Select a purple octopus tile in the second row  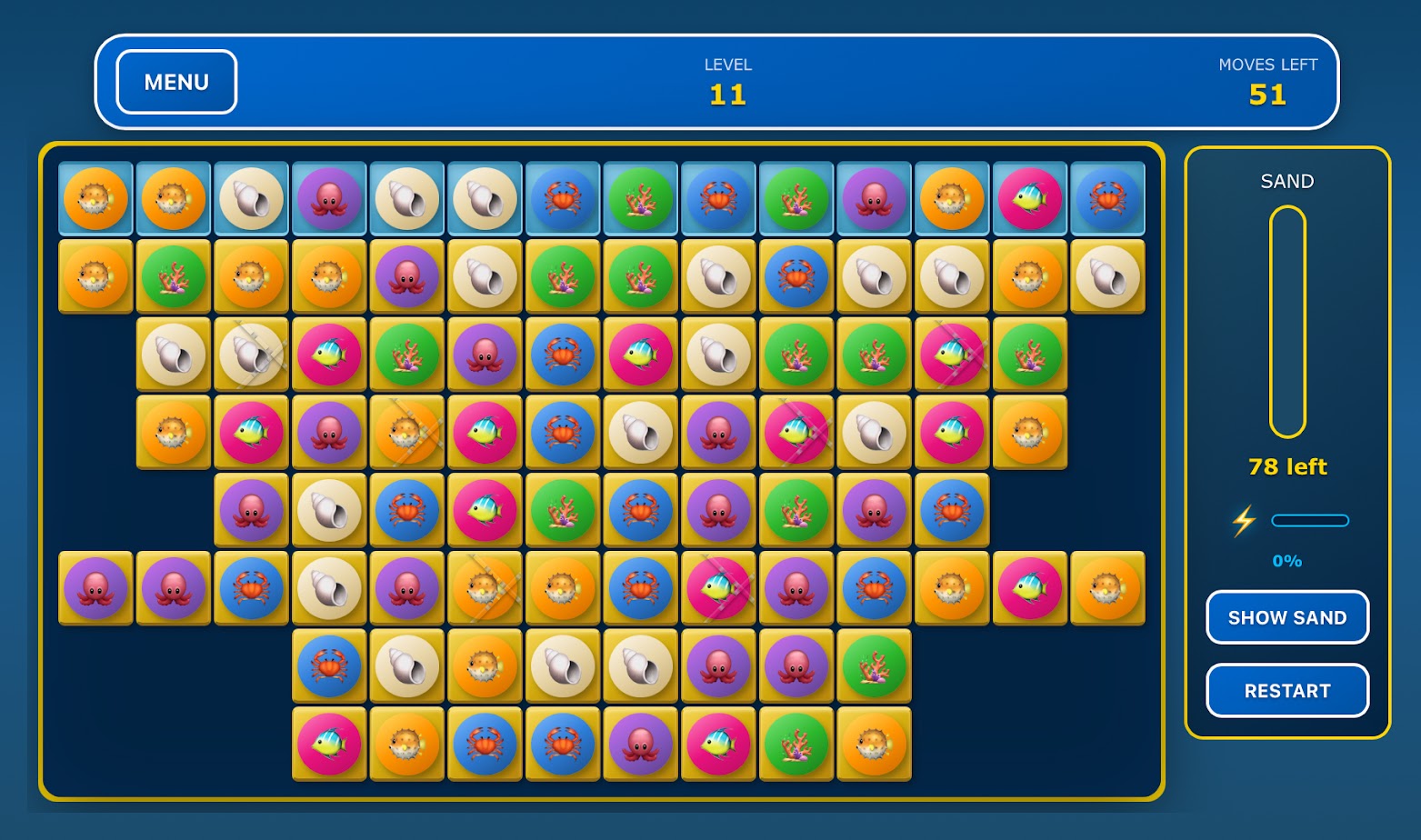pos(406,278)
